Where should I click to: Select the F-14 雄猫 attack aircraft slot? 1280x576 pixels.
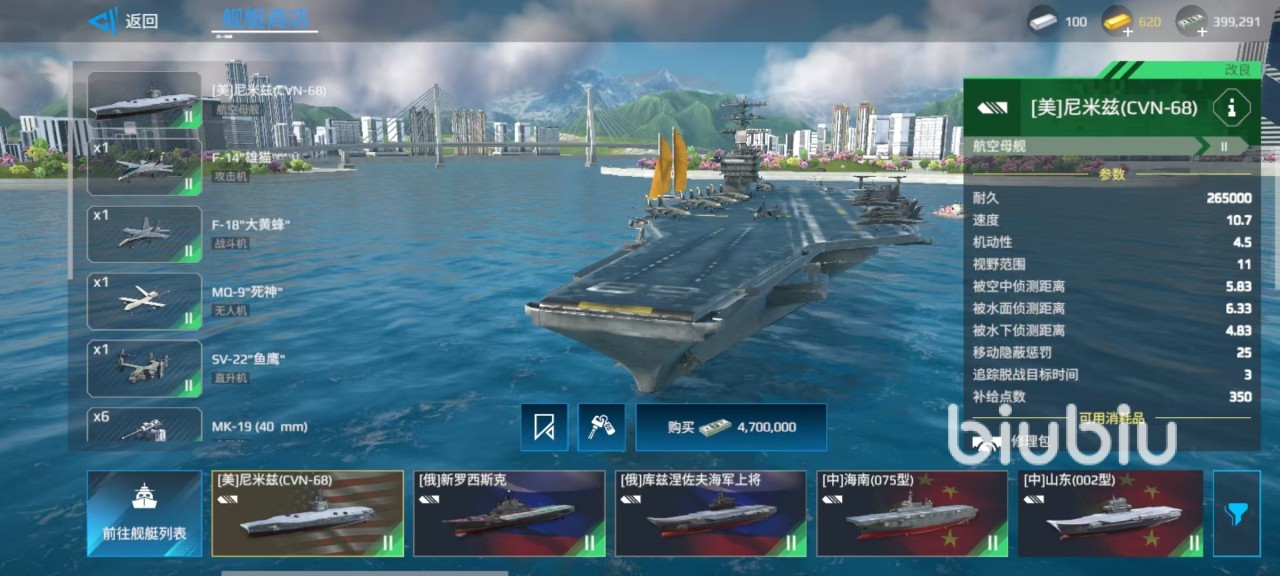[144, 168]
